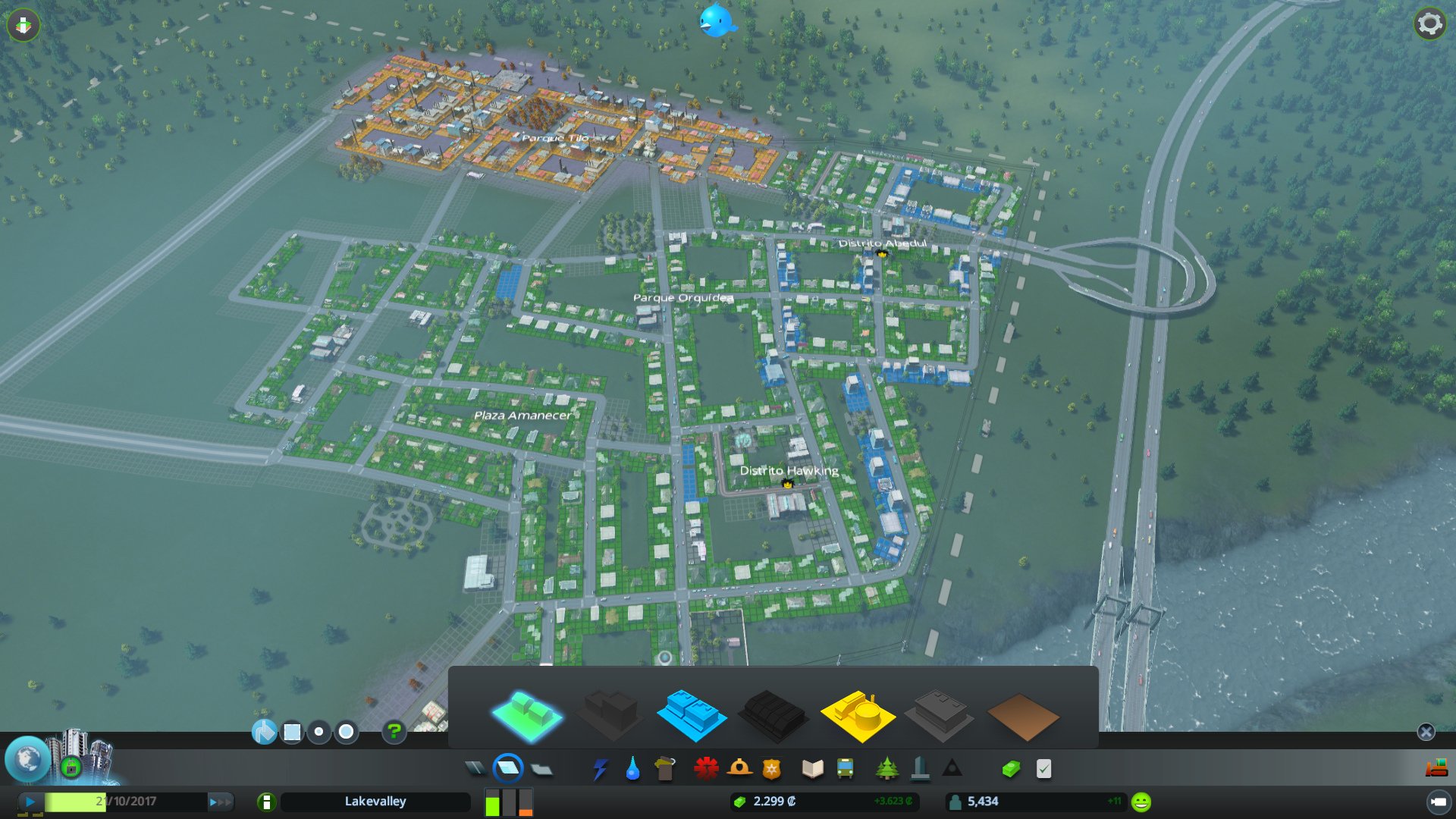Viewport: 1456px width, 819px height.
Task: Open the Police Department menu
Action: click(x=772, y=768)
